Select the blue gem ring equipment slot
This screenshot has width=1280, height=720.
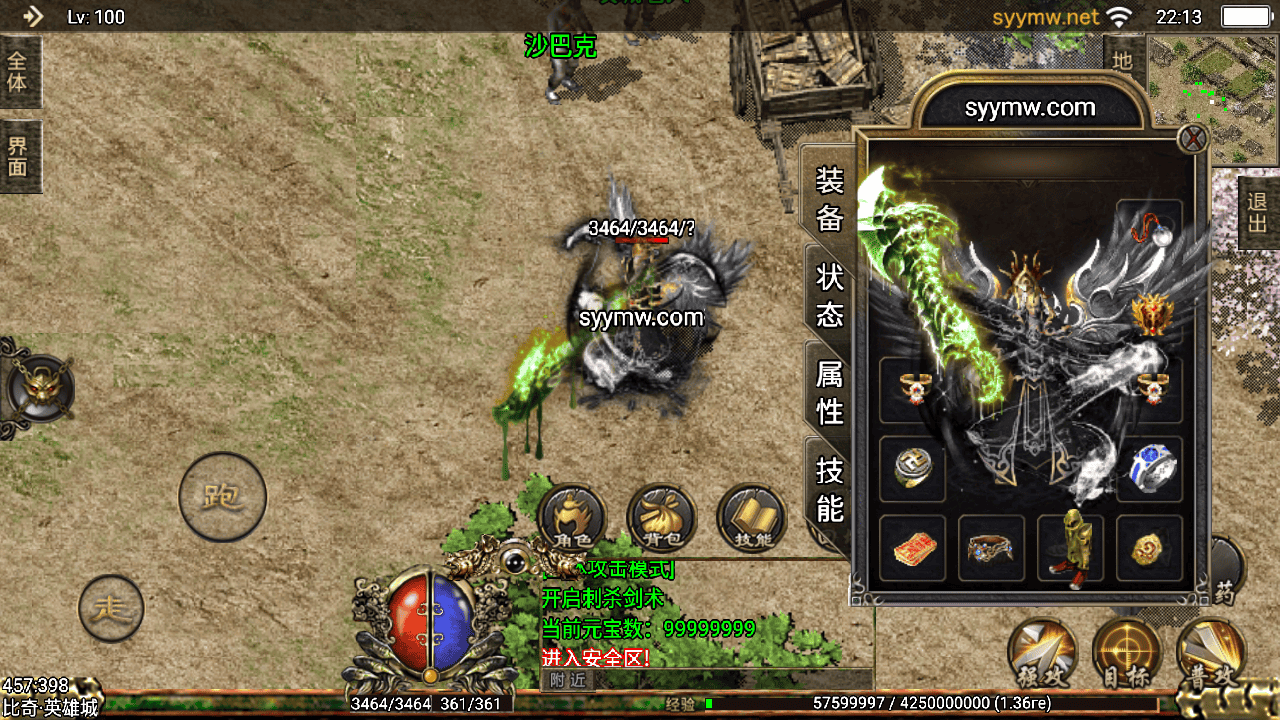1149,468
